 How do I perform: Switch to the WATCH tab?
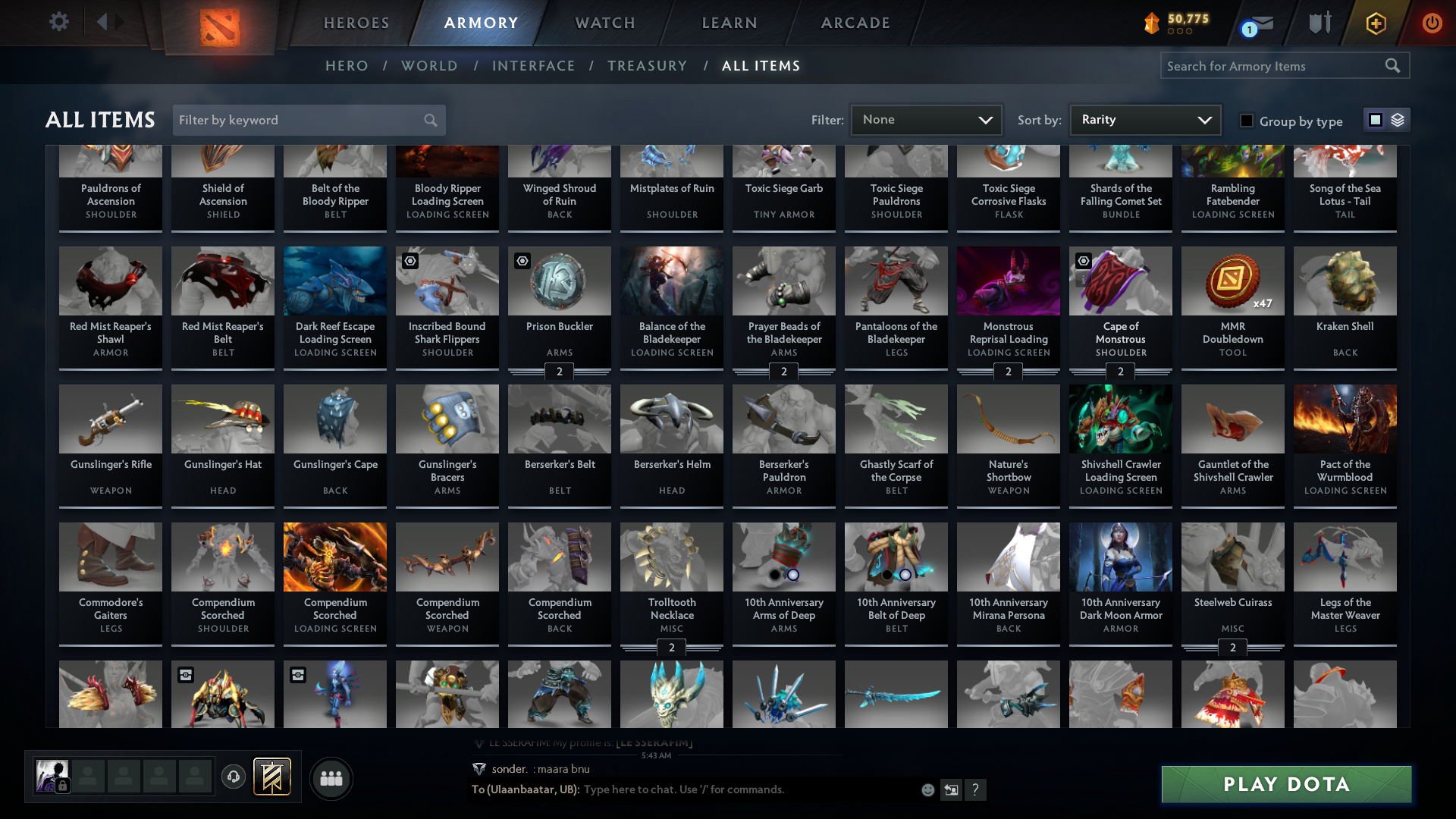(x=604, y=23)
